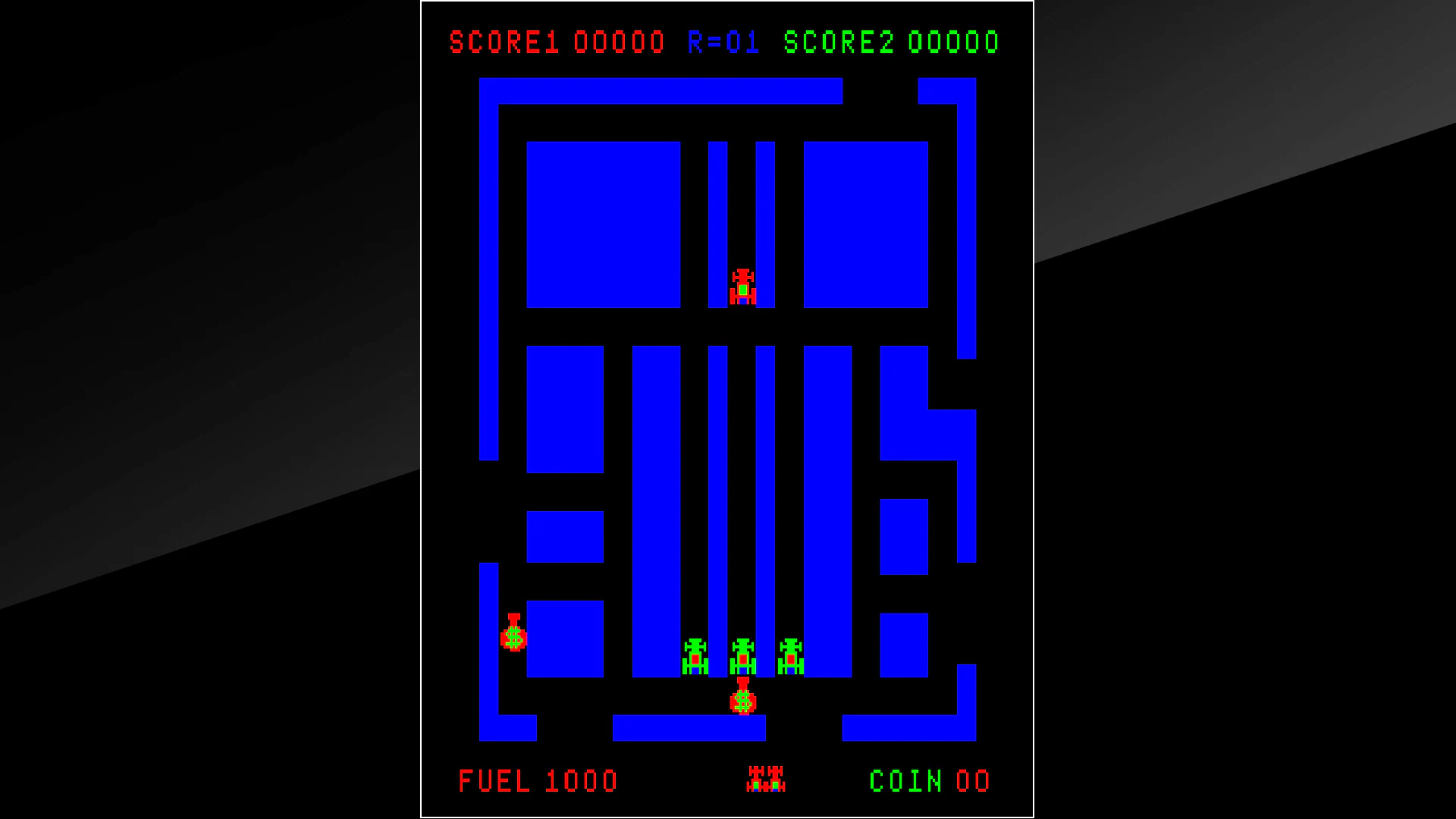
Task: Click the large blue block in the top-left maze
Action: click(x=604, y=224)
